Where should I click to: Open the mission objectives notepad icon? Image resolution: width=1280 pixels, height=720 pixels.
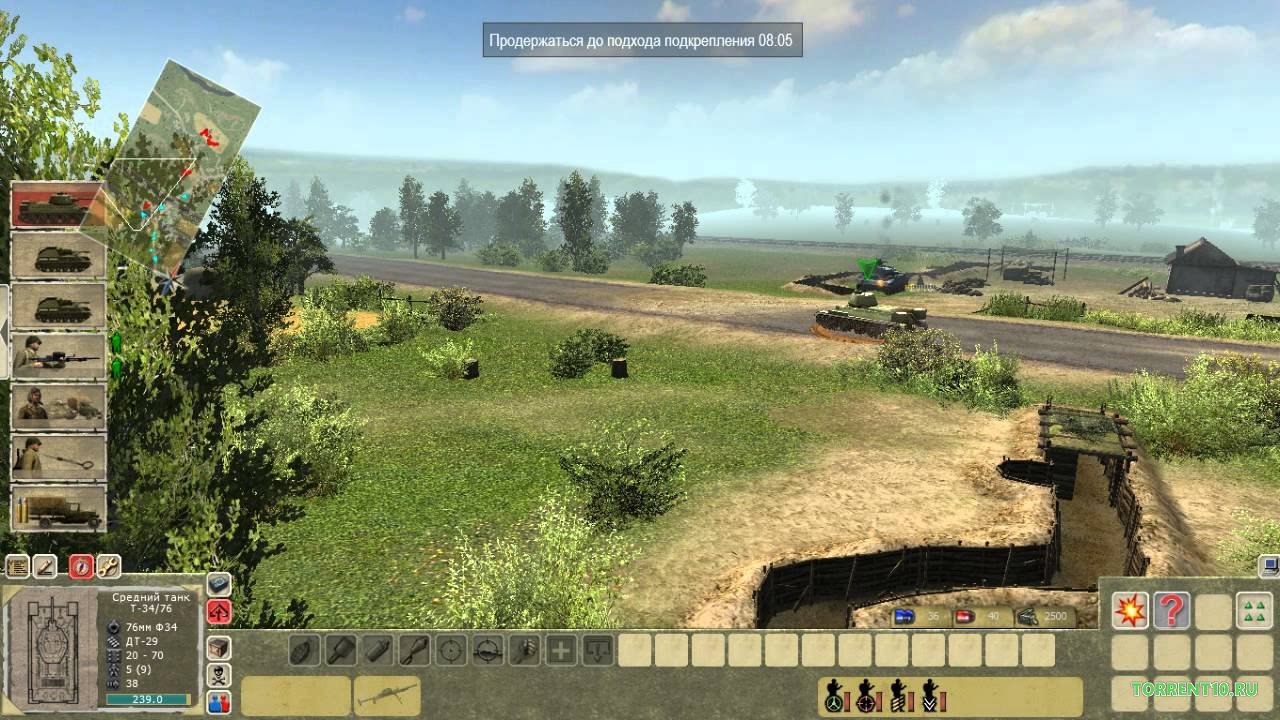coord(17,567)
